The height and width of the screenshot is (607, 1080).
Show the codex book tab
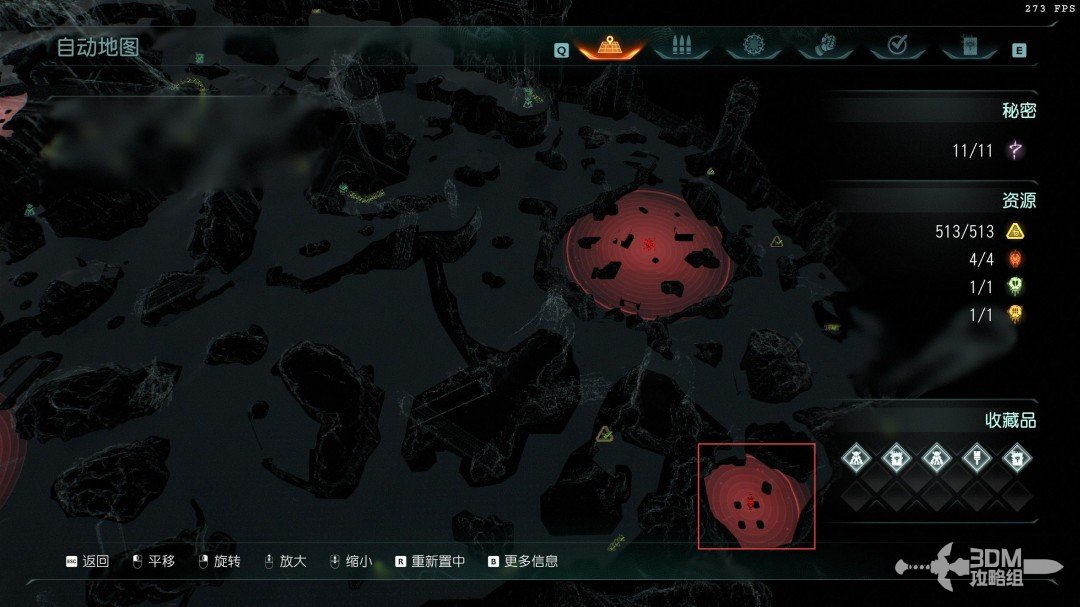968,46
